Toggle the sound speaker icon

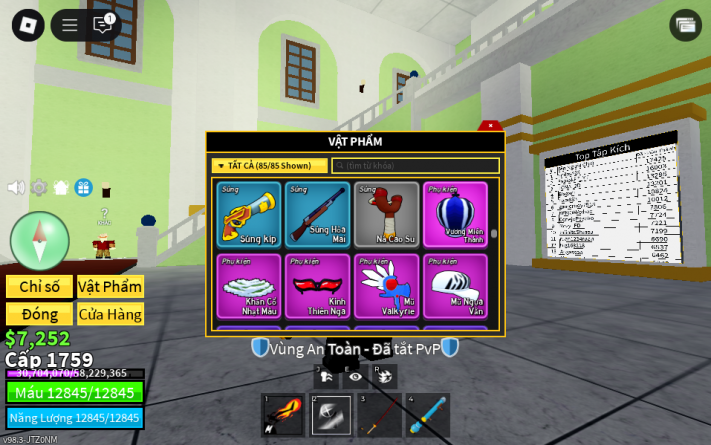[x=16, y=187]
